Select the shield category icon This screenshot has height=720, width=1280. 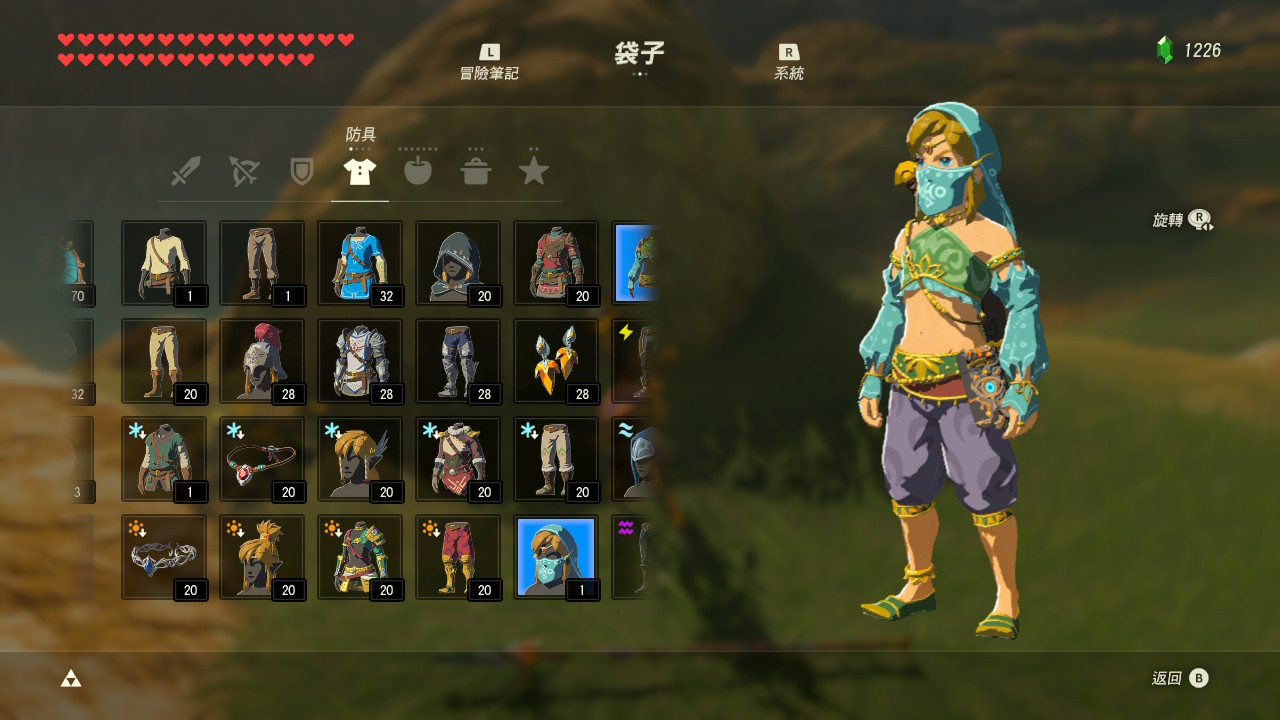tap(301, 170)
